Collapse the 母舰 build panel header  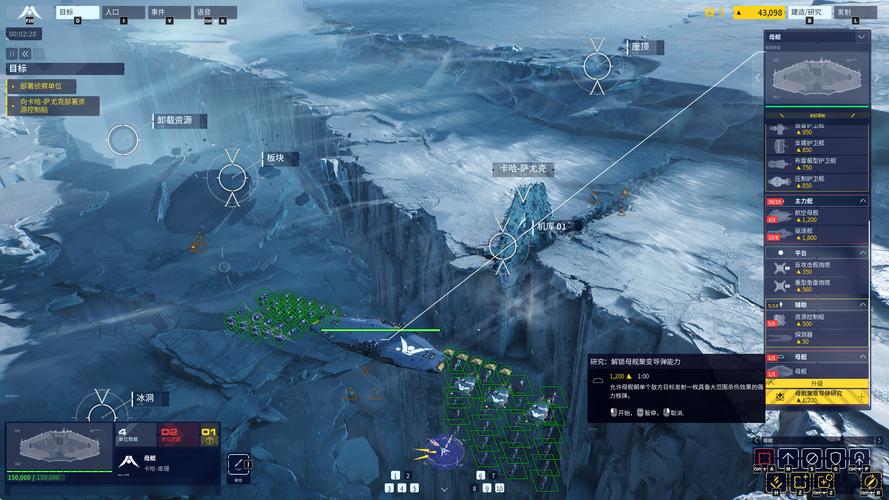click(862, 36)
